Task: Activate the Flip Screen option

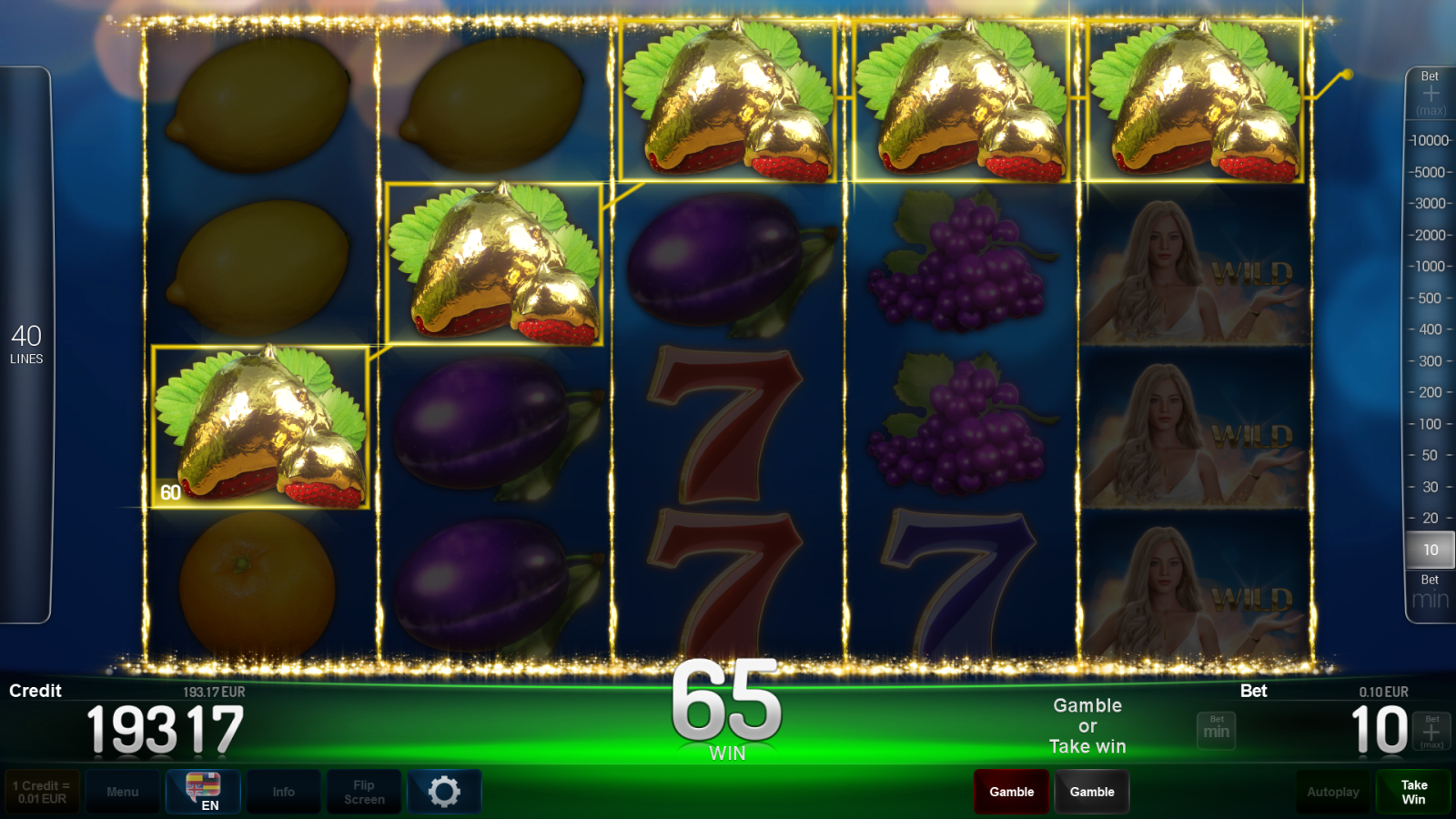Action: [363, 792]
